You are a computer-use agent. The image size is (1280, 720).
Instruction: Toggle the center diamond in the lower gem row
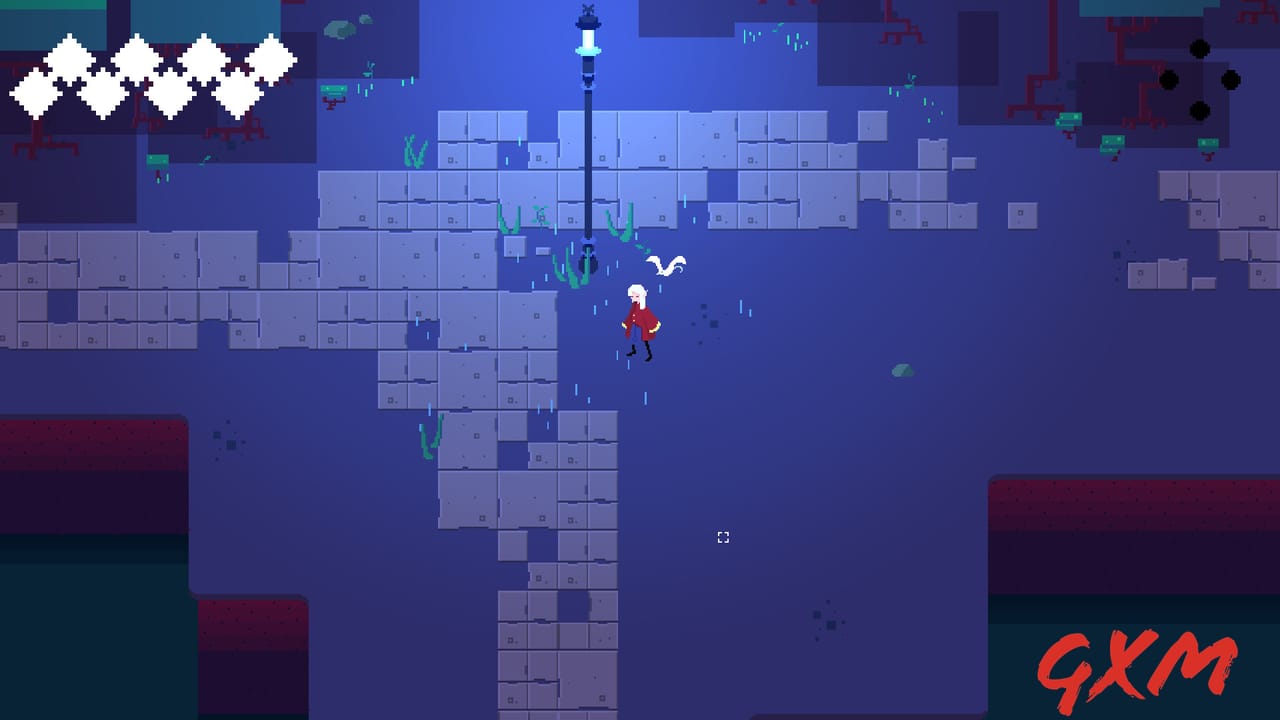[x=170, y=92]
